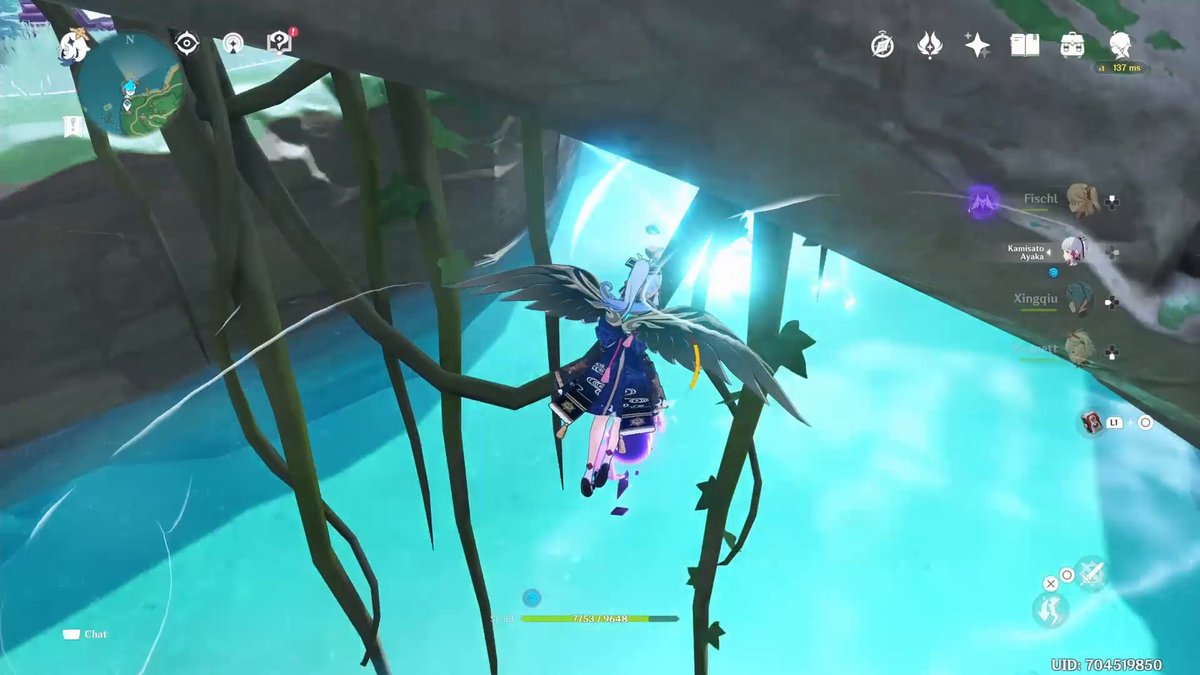
Task: Open the backpack inventory
Action: point(1073,45)
